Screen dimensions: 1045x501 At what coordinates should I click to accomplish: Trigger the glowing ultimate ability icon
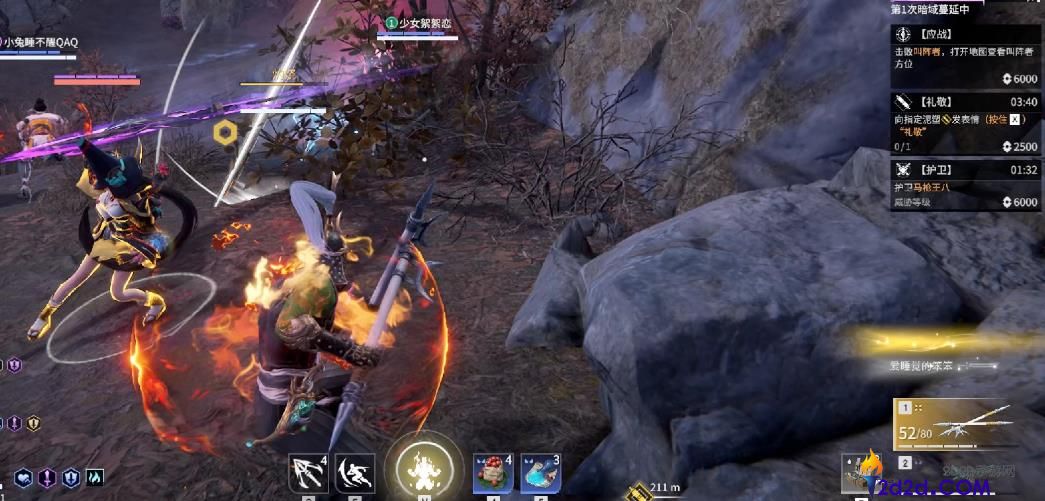(420, 468)
